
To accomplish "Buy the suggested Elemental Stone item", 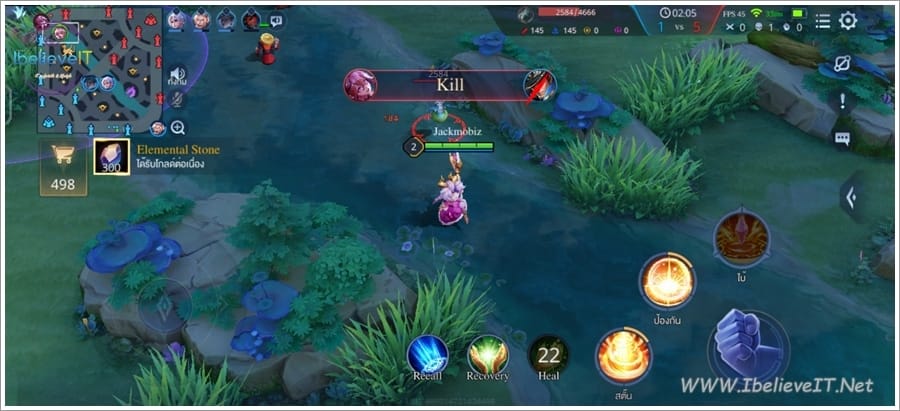I will [x=112, y=157].
